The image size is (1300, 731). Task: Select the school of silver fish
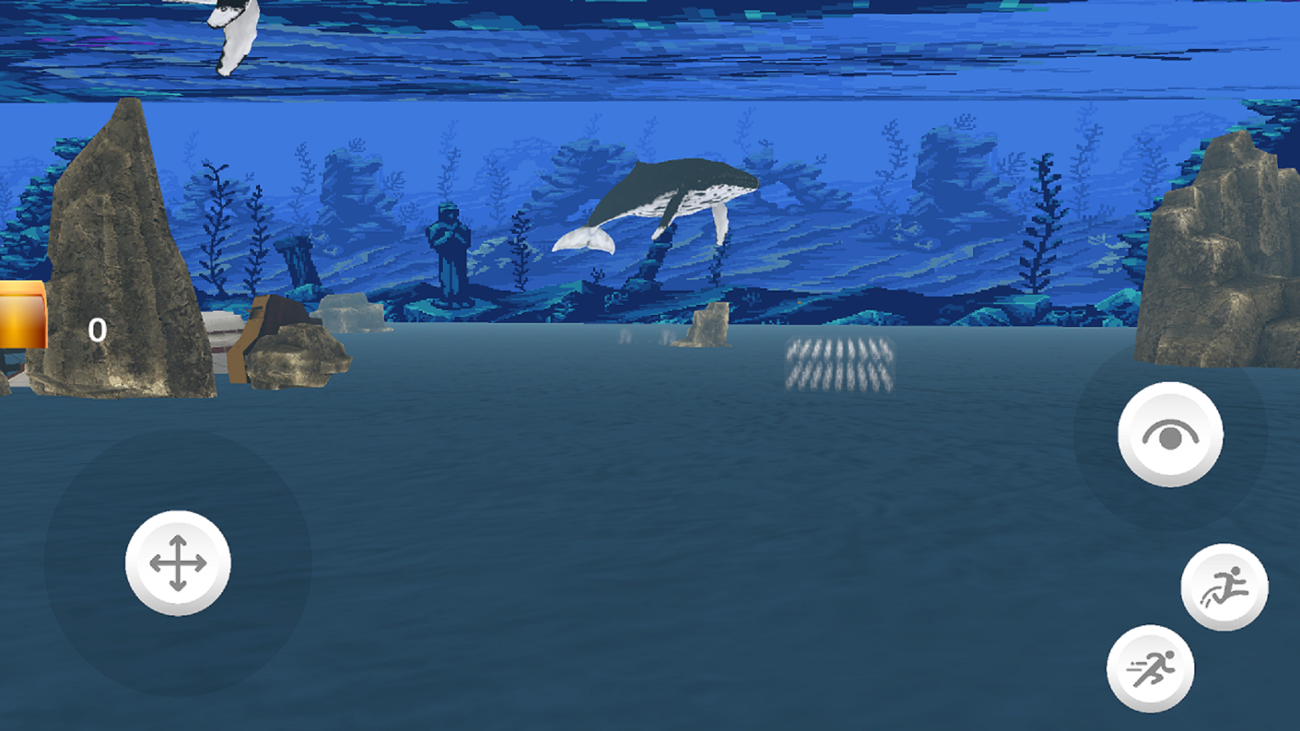click(840, 365)
